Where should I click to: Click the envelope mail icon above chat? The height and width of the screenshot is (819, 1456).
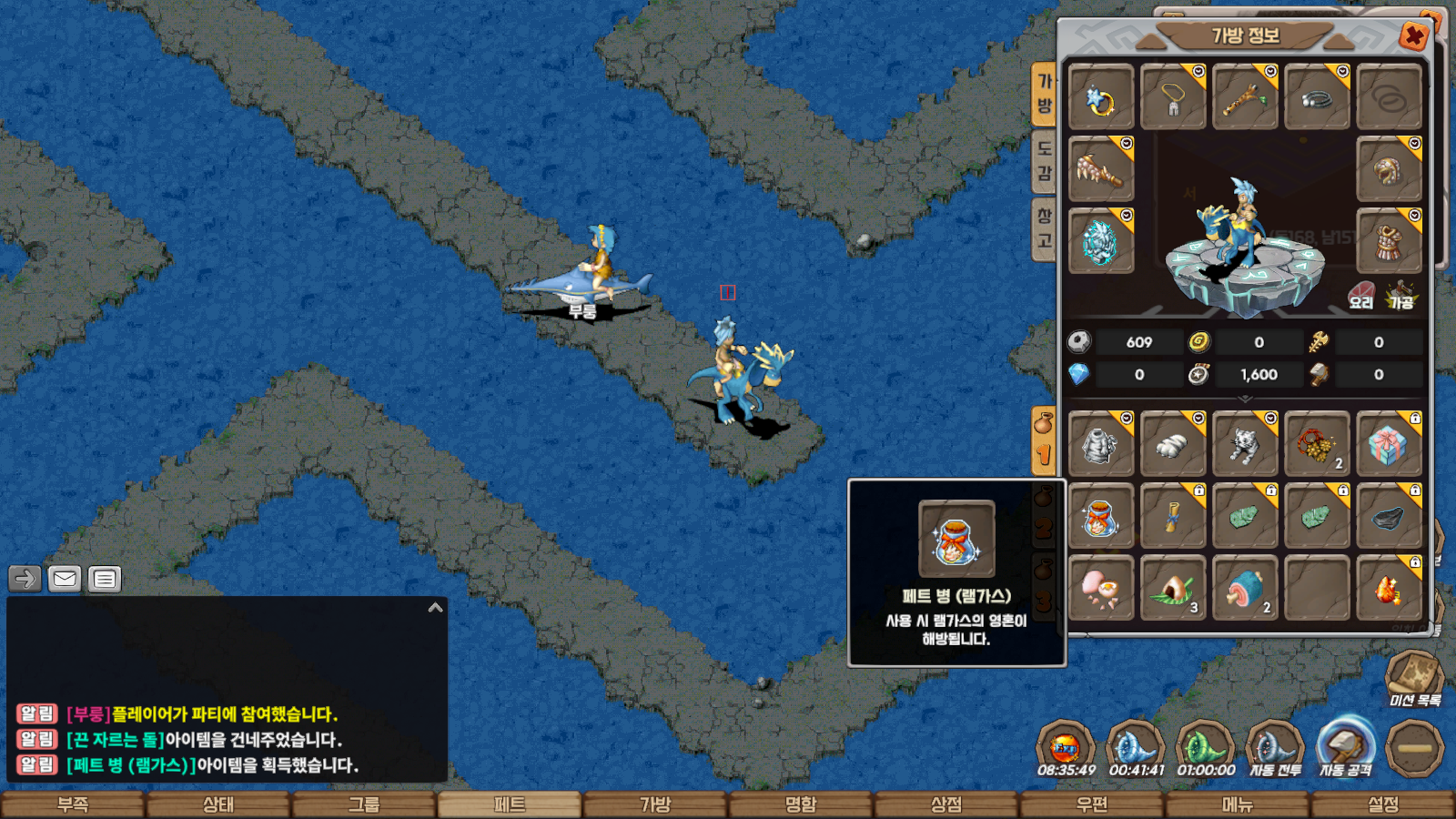(x=65, y=579)
